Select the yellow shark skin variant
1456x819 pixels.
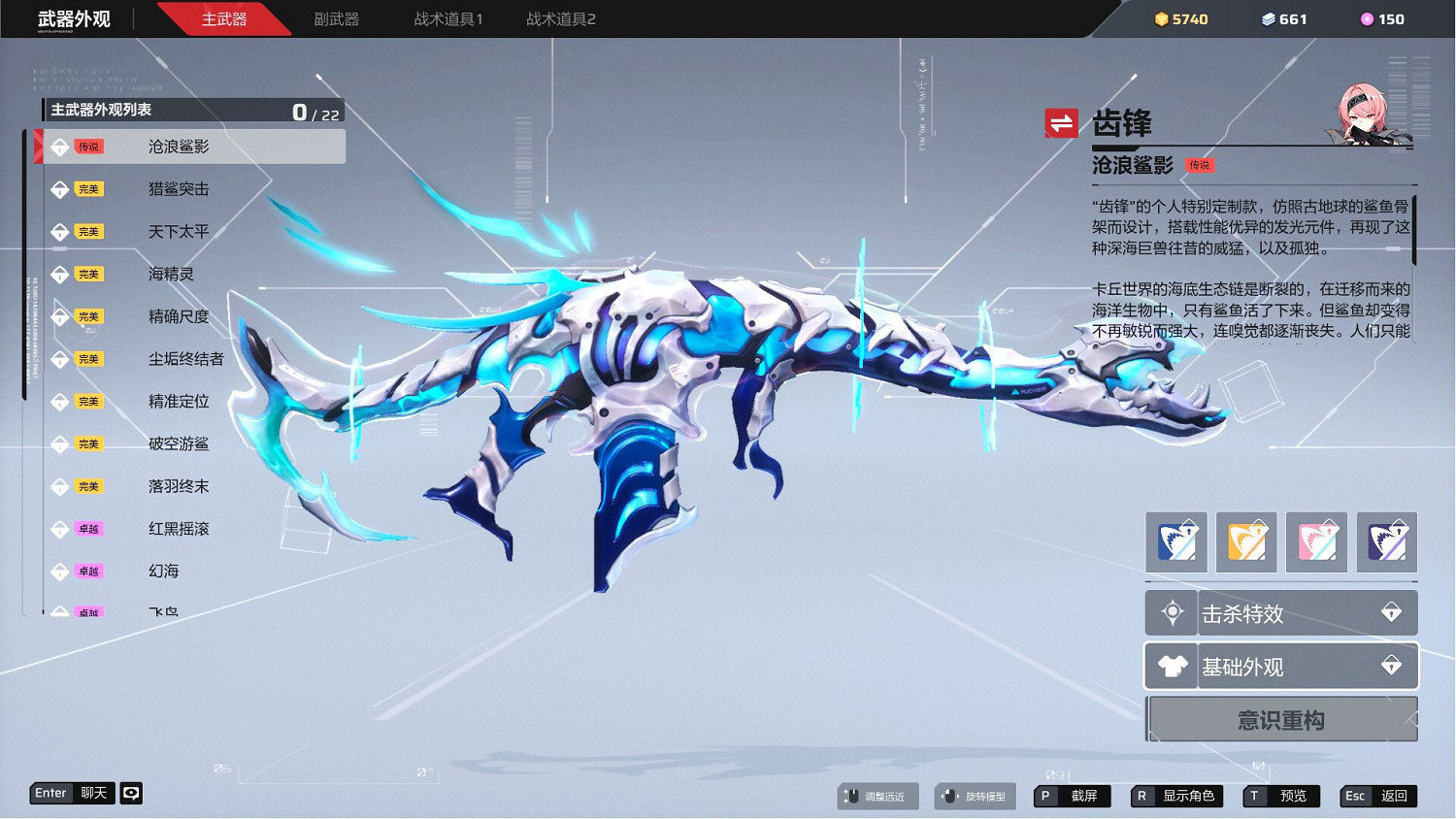[1246, 541]
